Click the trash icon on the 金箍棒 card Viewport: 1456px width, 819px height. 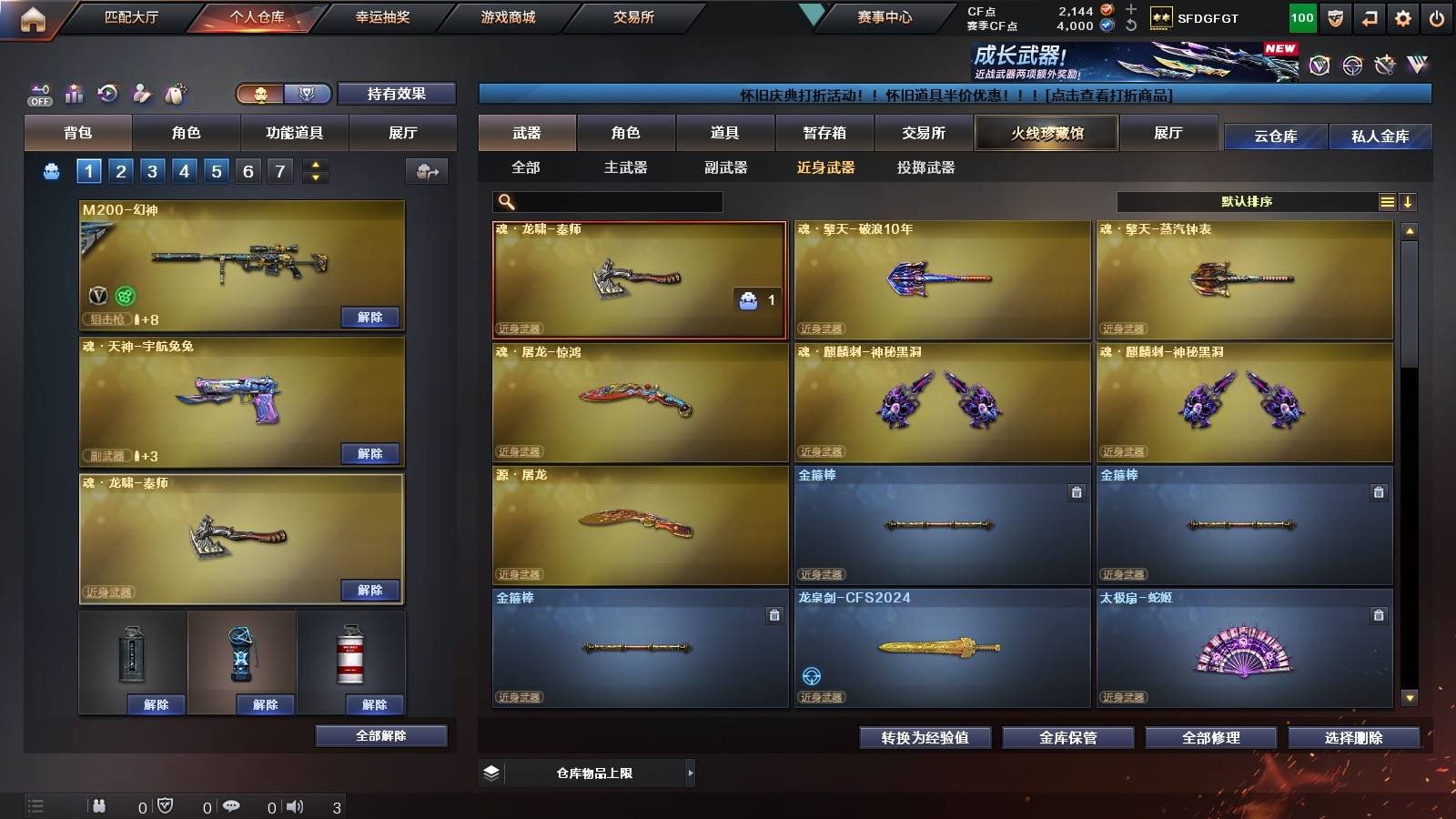(x=1077, y=491)
